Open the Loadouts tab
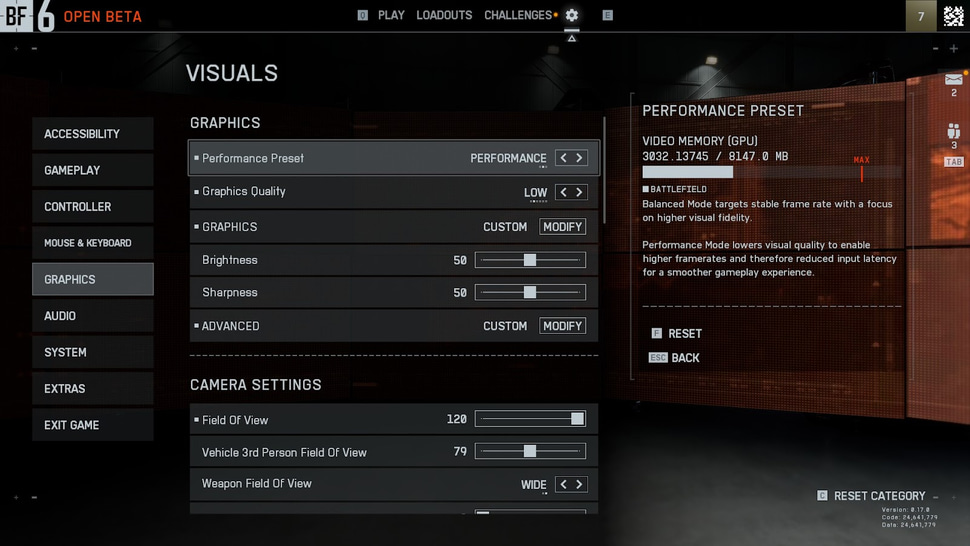The width and height of the screenshot is (970, 546). pyautogui.click(x=444, y=15)
